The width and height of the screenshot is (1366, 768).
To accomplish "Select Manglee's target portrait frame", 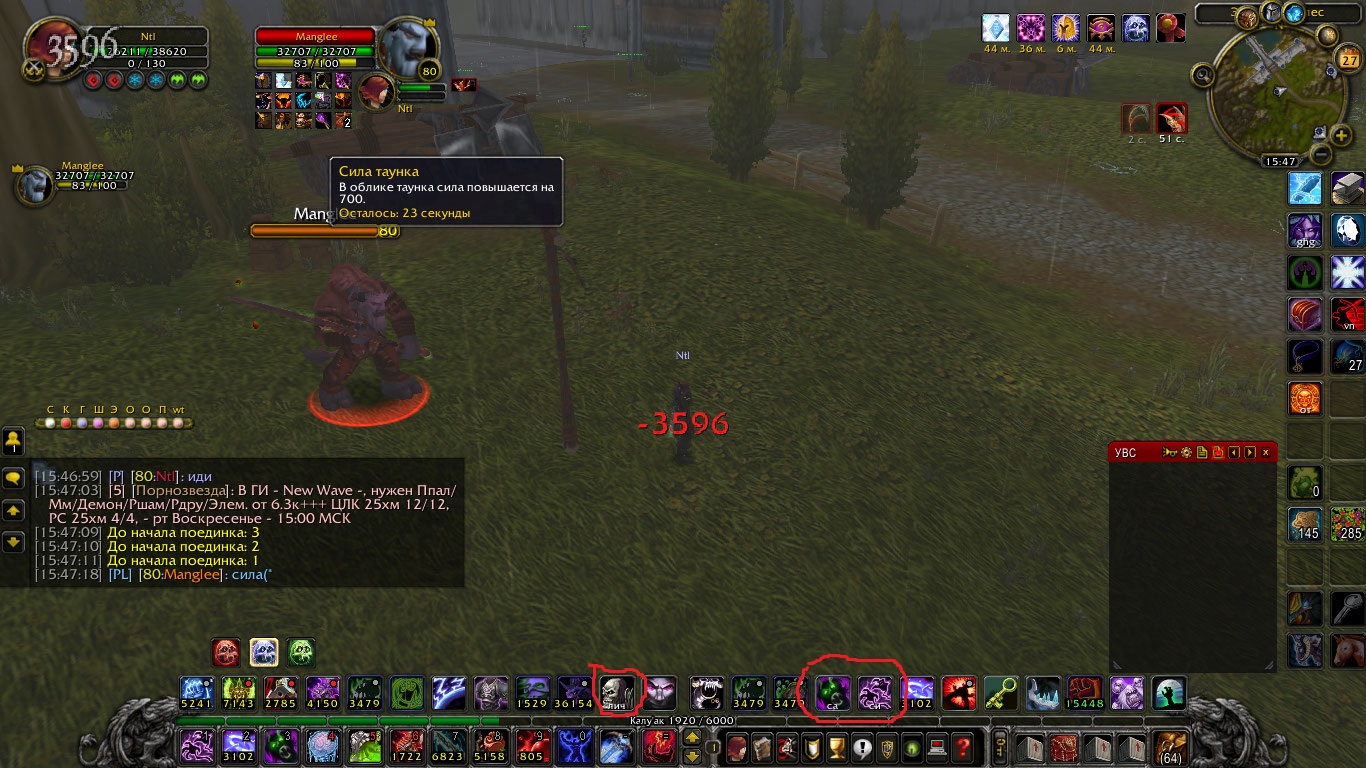I will coord(407,46).
